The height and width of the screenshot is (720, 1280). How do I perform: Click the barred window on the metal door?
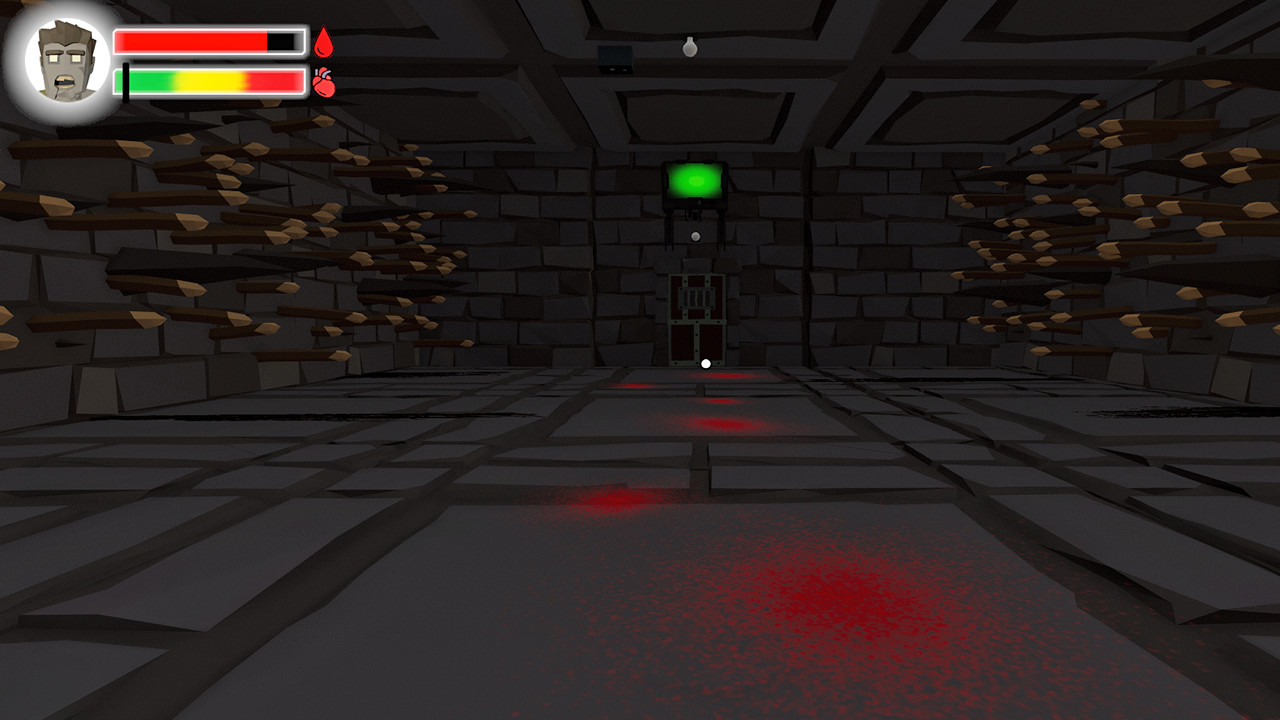click(x=695, y=296)
